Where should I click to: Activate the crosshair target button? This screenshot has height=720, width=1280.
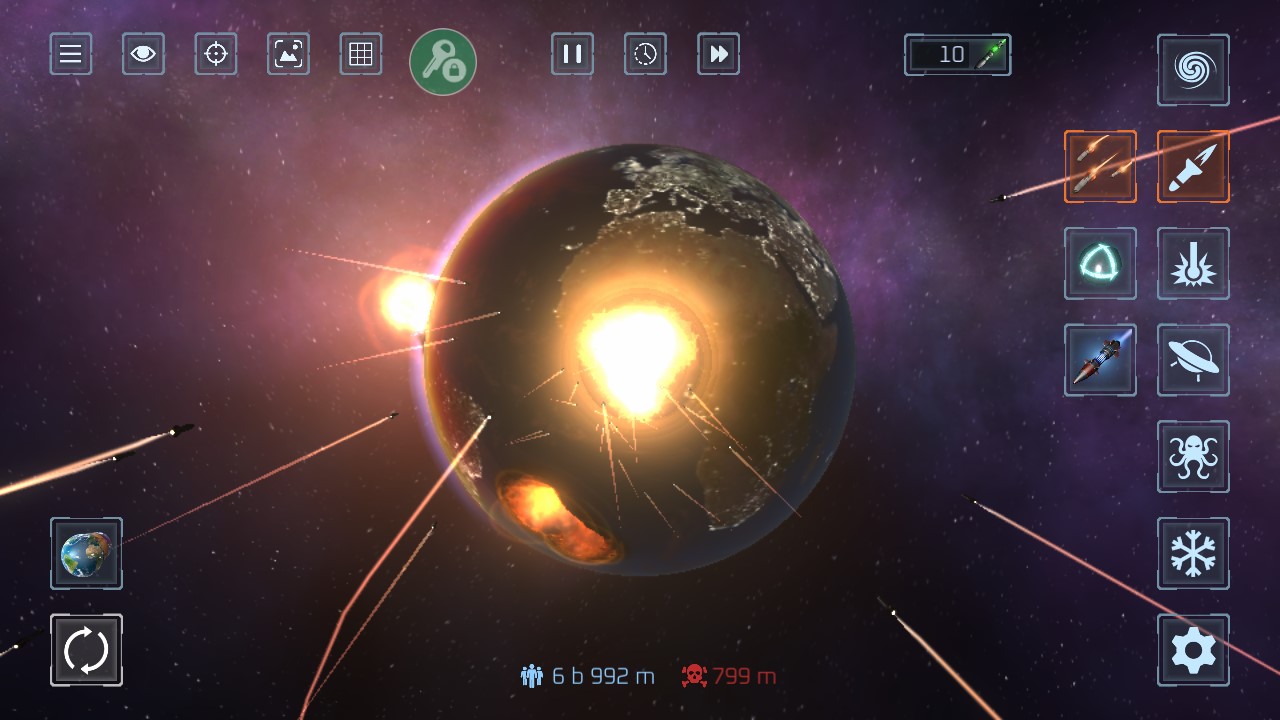(x=216, y=54)
